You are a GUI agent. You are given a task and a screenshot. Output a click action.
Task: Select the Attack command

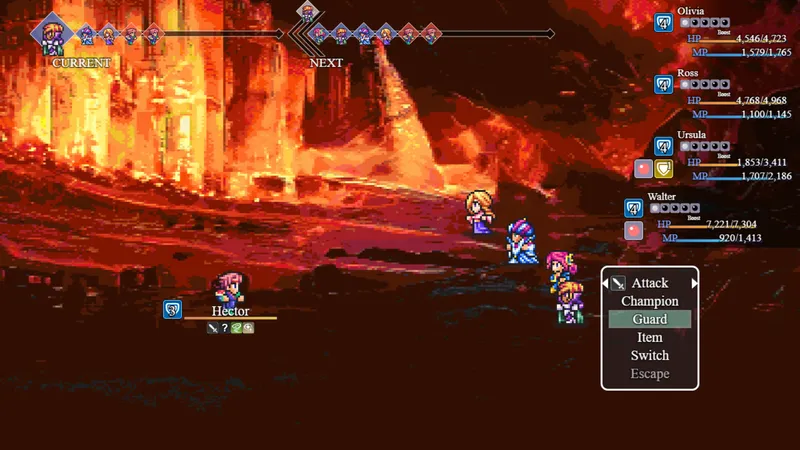[x=649, y=283]
